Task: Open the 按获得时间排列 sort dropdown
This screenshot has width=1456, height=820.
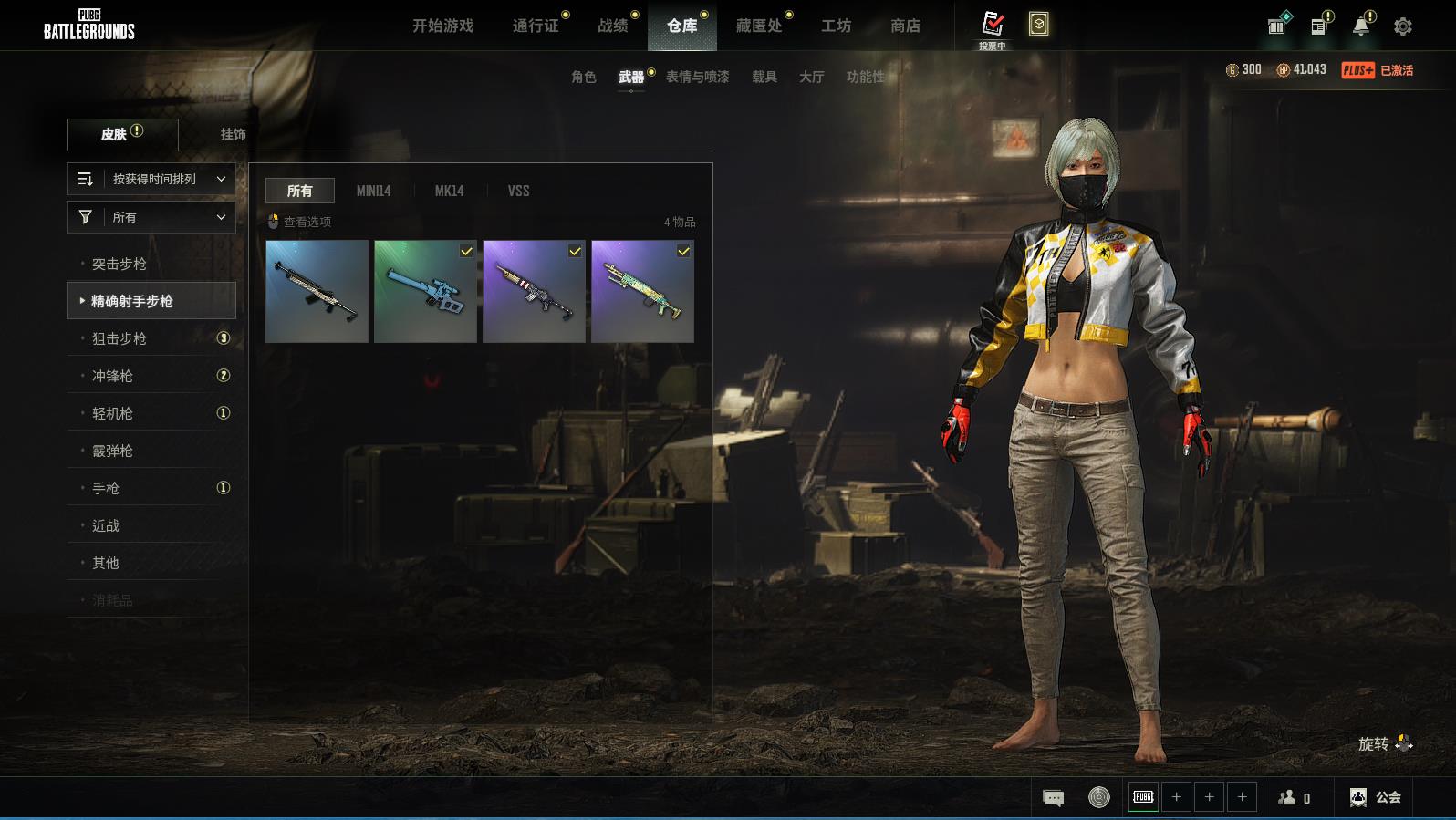Action: point(151,179)
